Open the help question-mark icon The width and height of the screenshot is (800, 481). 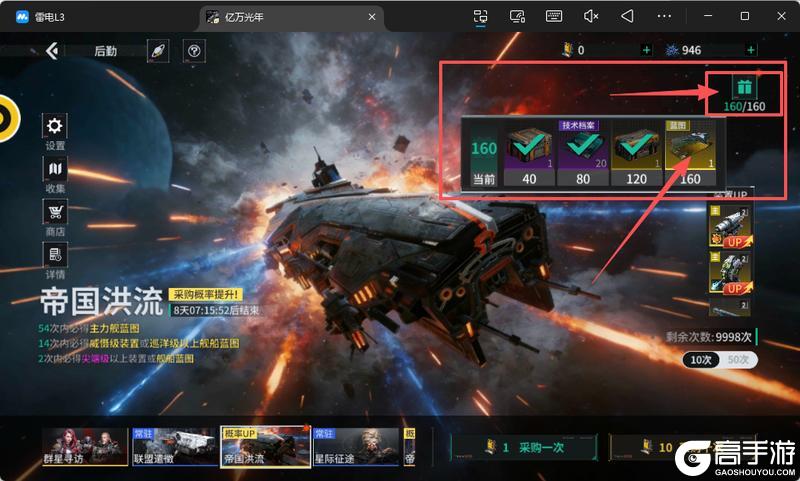point(194,51)
